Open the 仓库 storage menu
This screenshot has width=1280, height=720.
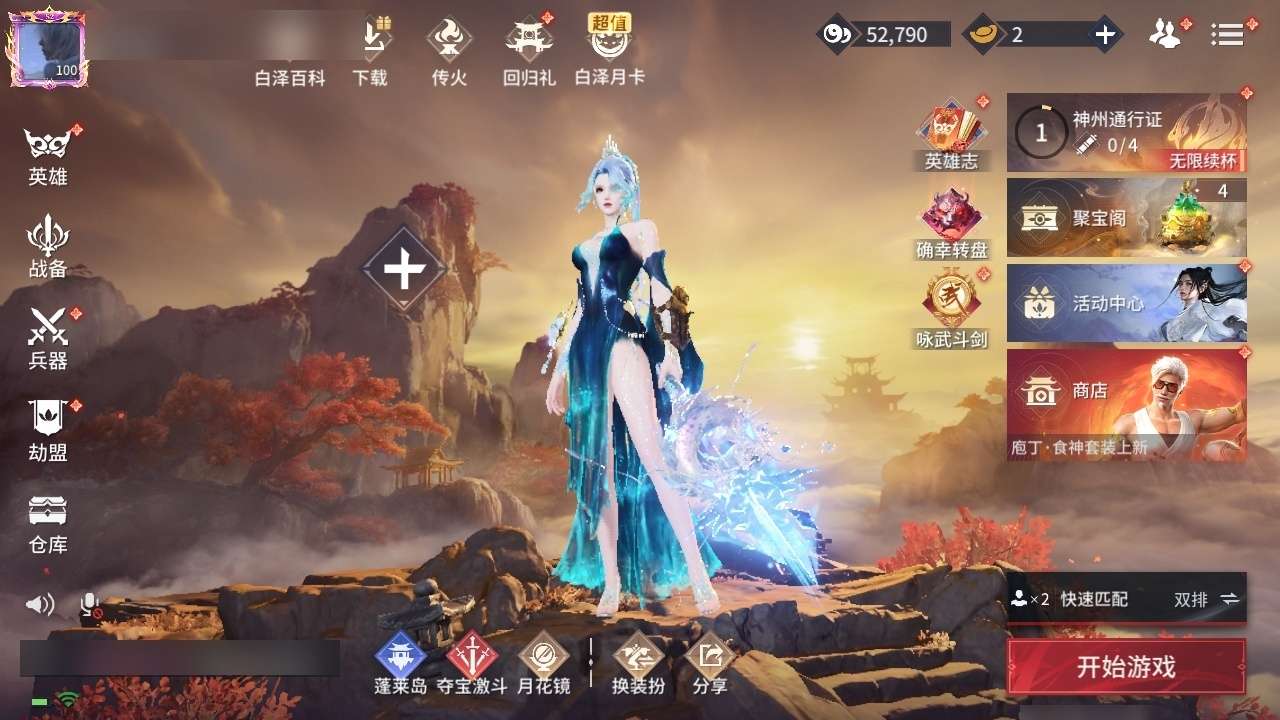point(48,523)
